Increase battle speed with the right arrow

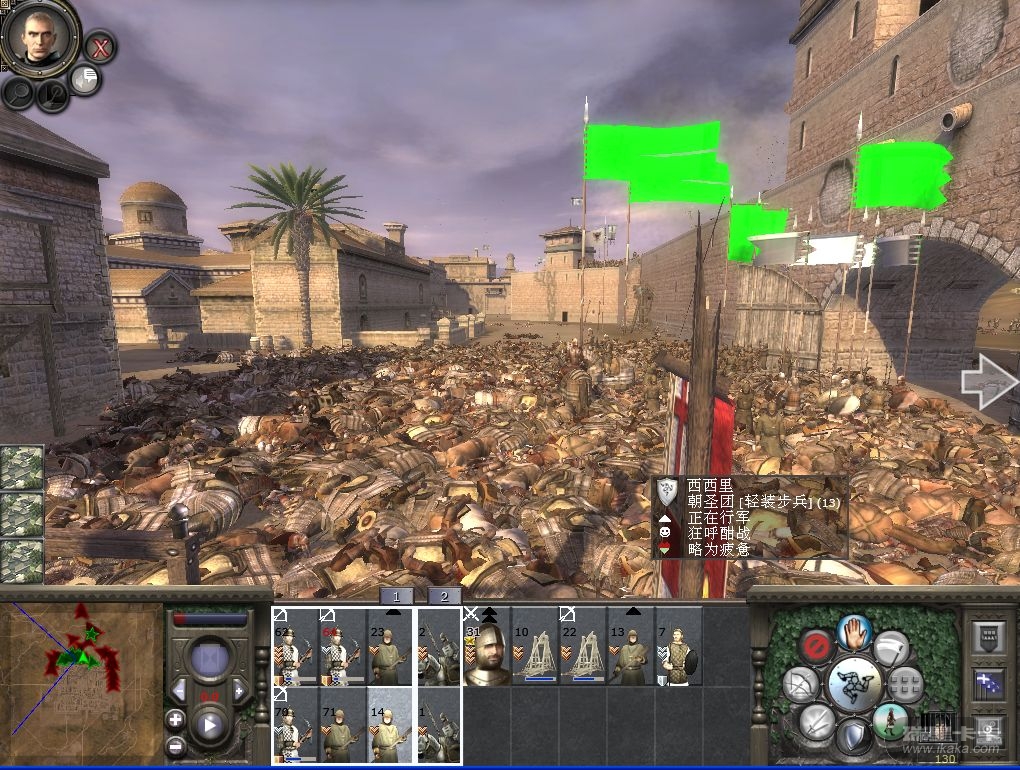click(240, 689)
